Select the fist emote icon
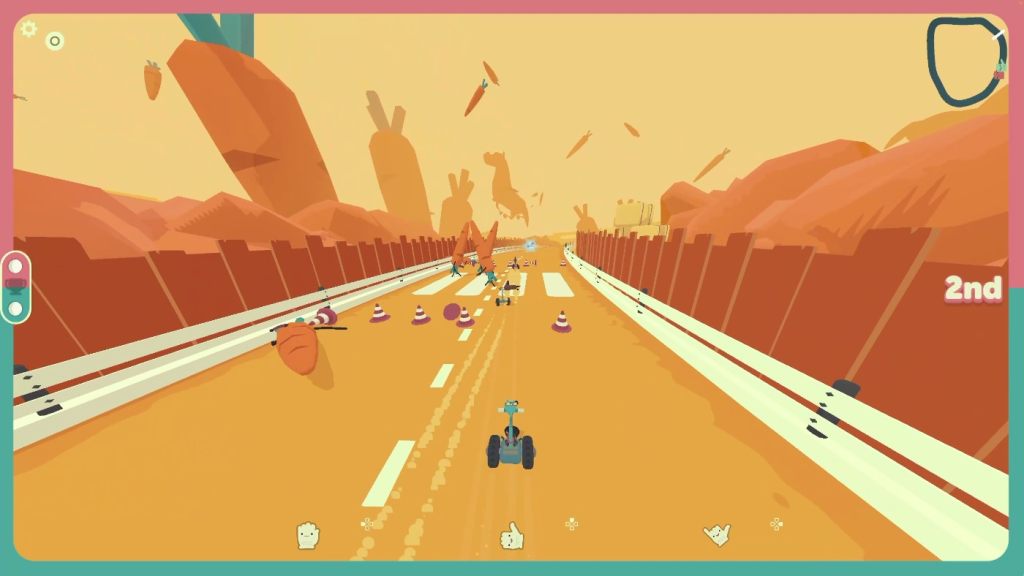 click(x=308, y=536)
